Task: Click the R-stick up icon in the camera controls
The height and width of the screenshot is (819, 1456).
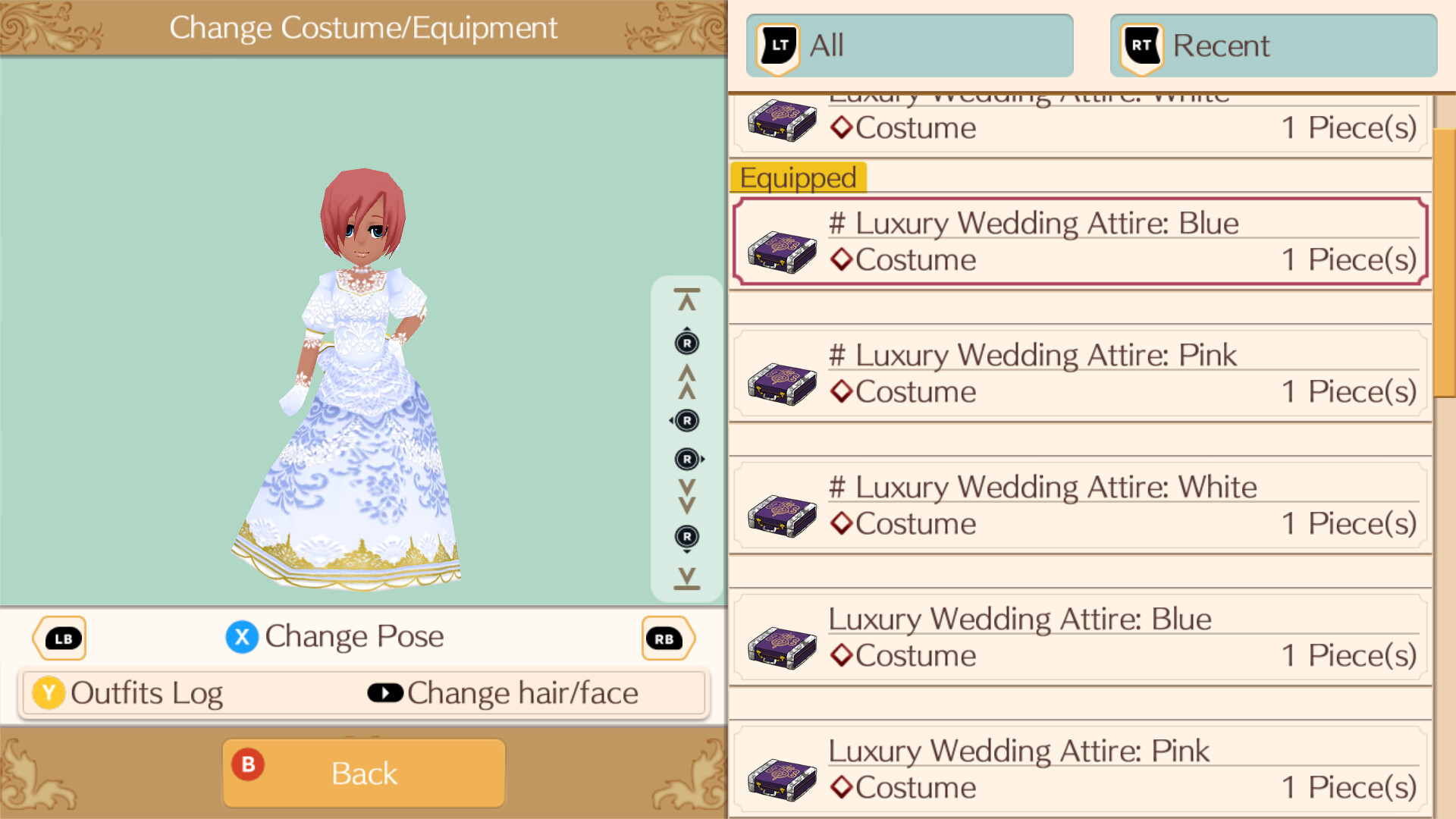Action: pyautogui.click(x=686, y=343)
